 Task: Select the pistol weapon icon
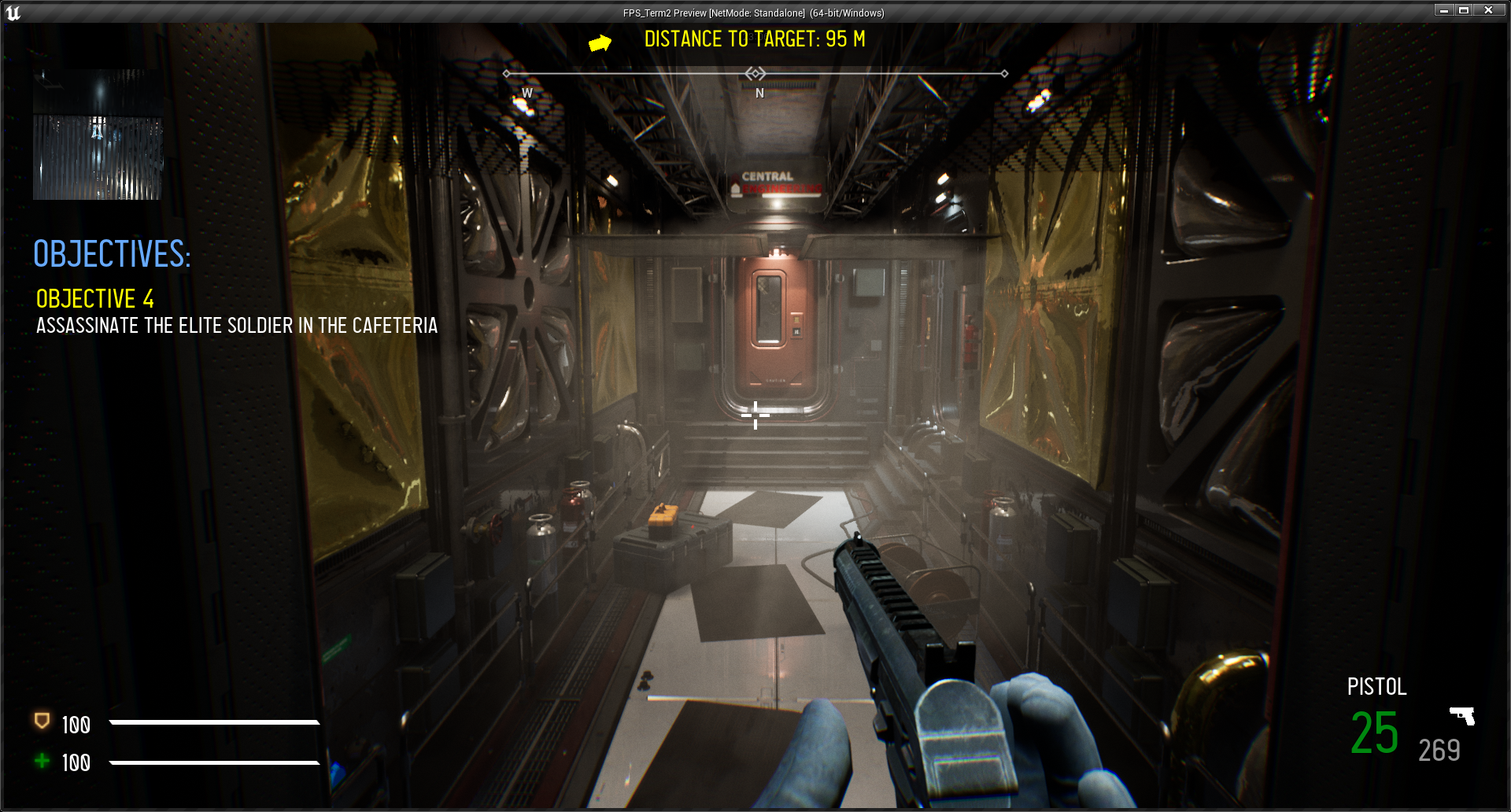(1462, 715)
